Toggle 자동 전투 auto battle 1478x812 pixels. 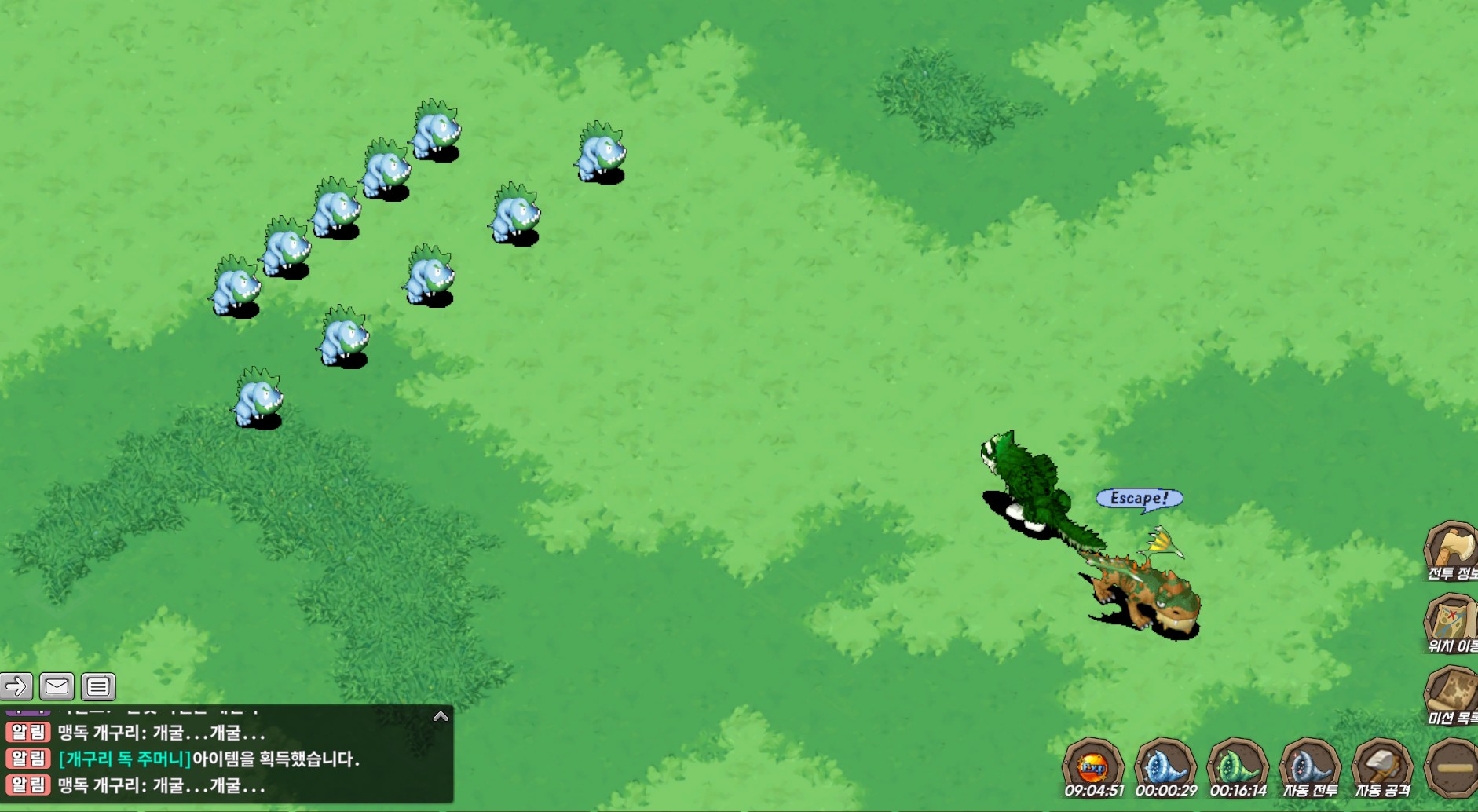coord(1309,767)
